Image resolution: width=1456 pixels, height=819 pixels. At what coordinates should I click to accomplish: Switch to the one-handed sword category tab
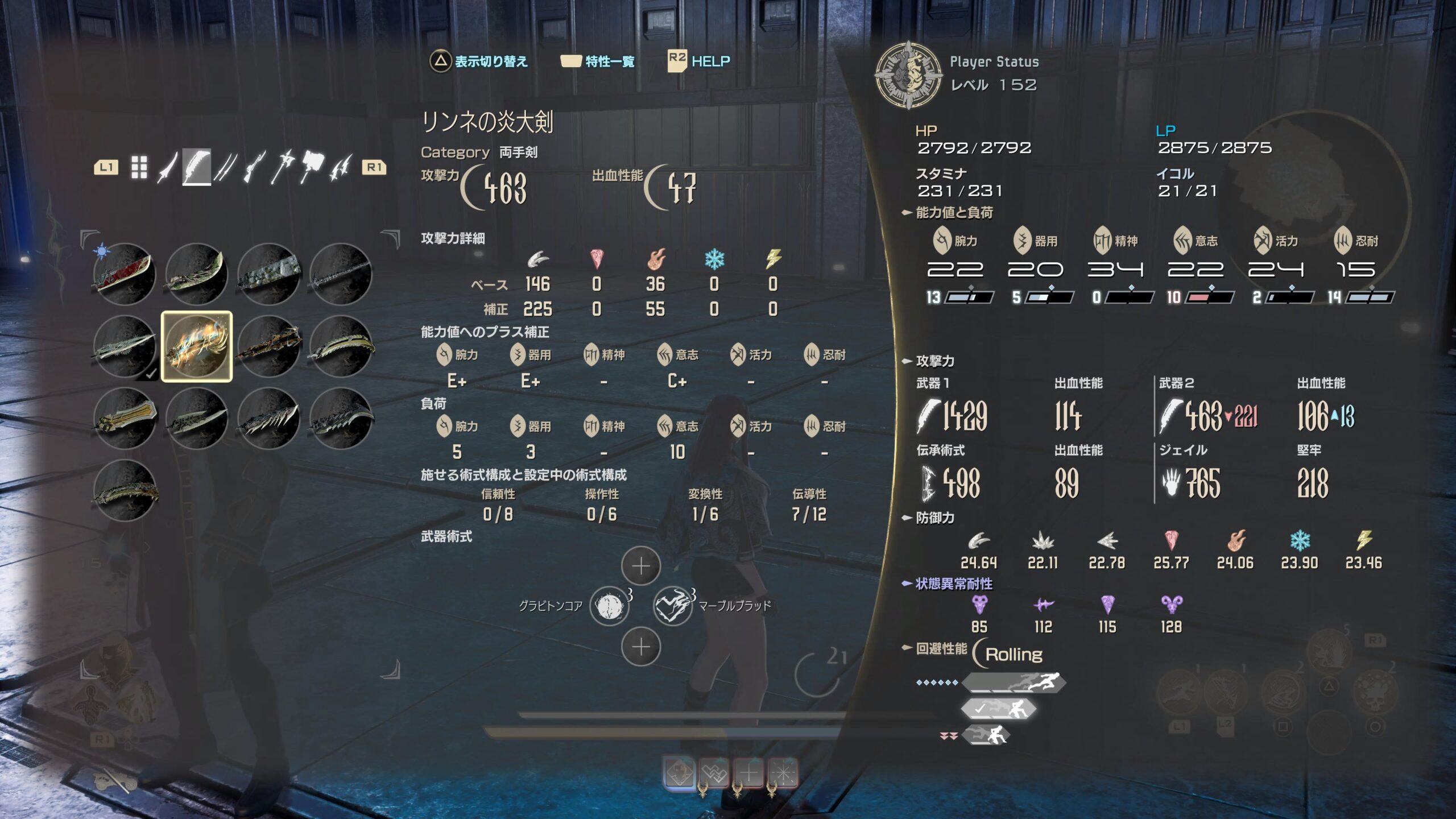tap(167, 167)
